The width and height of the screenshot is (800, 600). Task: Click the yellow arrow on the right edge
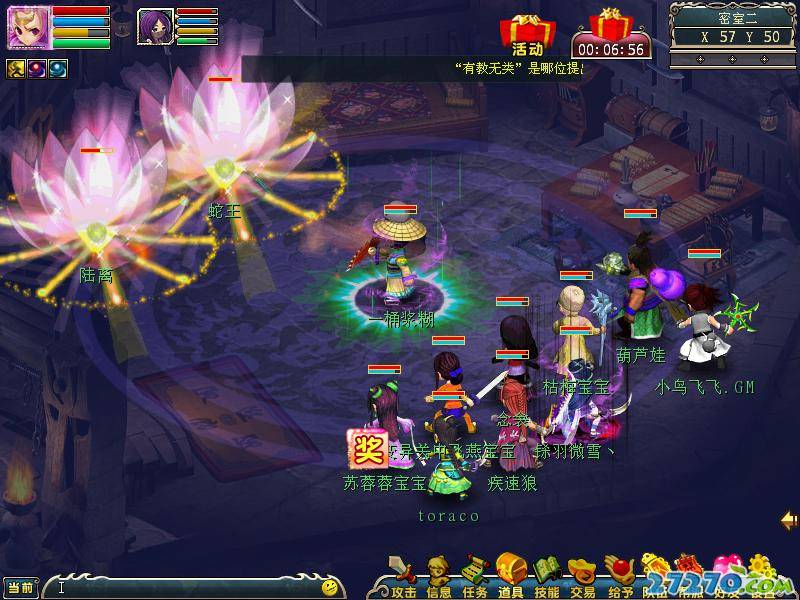(x=789, y=520)
